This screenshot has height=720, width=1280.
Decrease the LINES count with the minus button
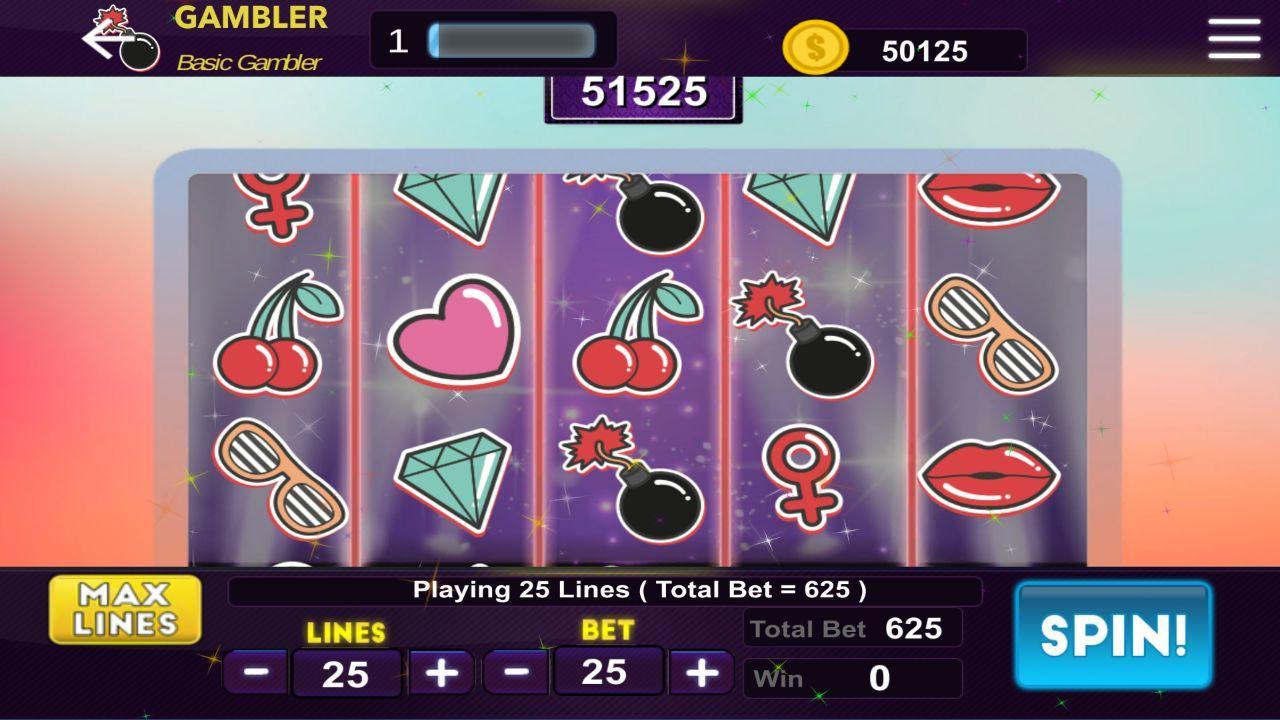[x=255, y=671]
